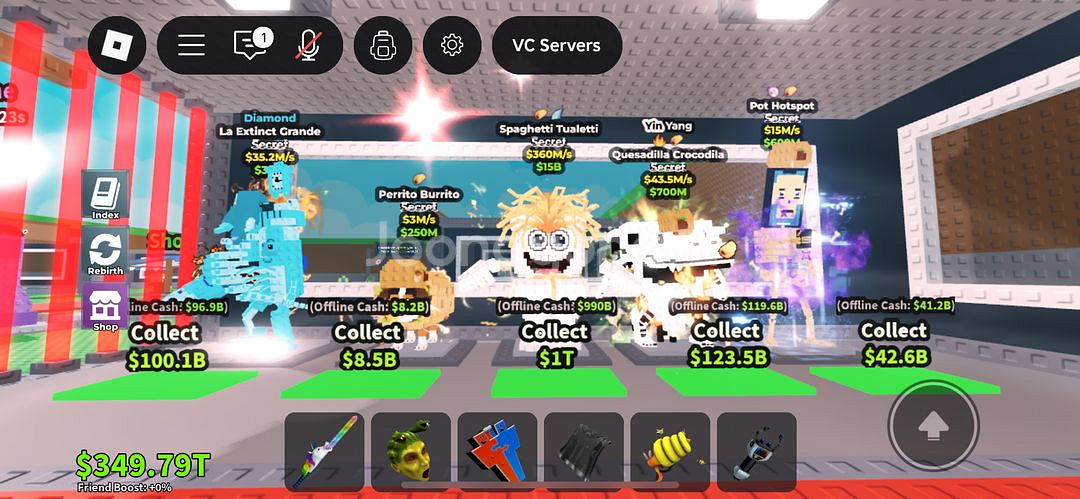
Task: Toggle the muted microphone
Action: point(308,45)
